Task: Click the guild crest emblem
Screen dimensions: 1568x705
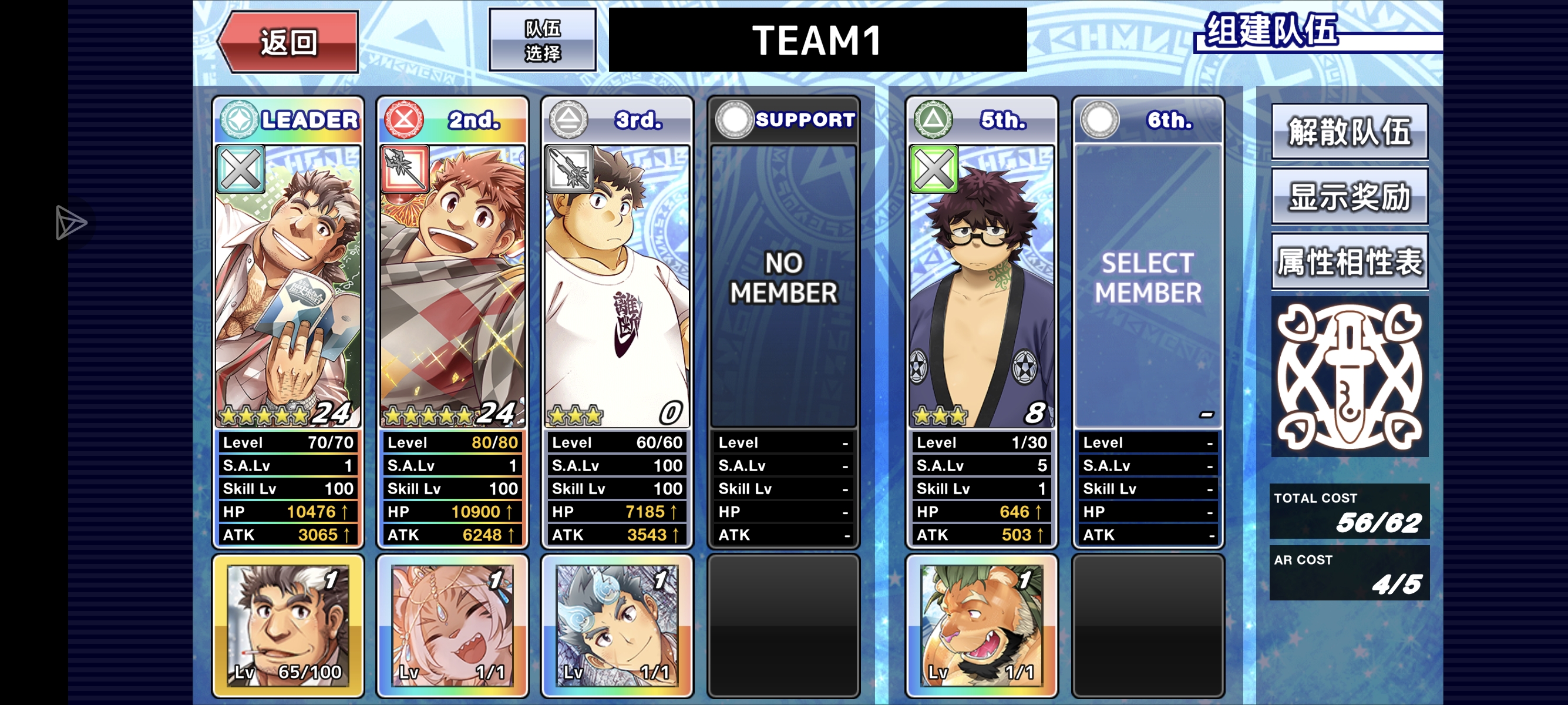Action: point(1349,377)
